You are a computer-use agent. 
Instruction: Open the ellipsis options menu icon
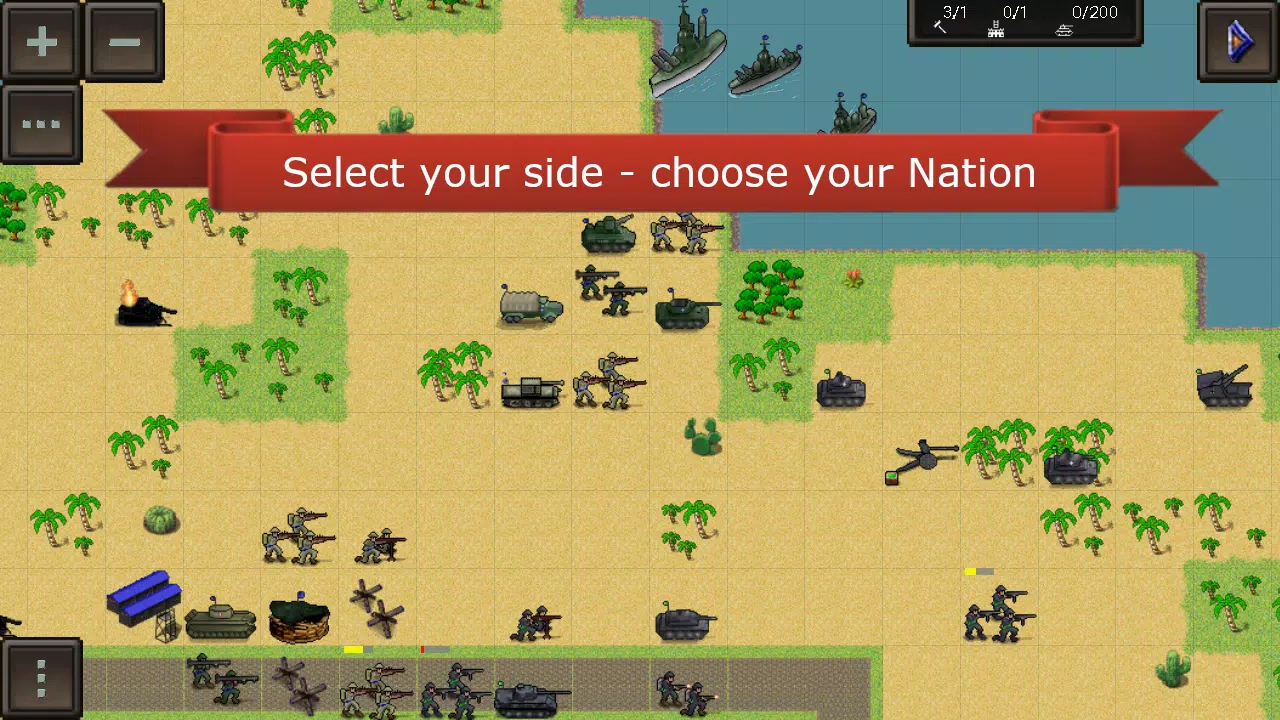point(42,123)
